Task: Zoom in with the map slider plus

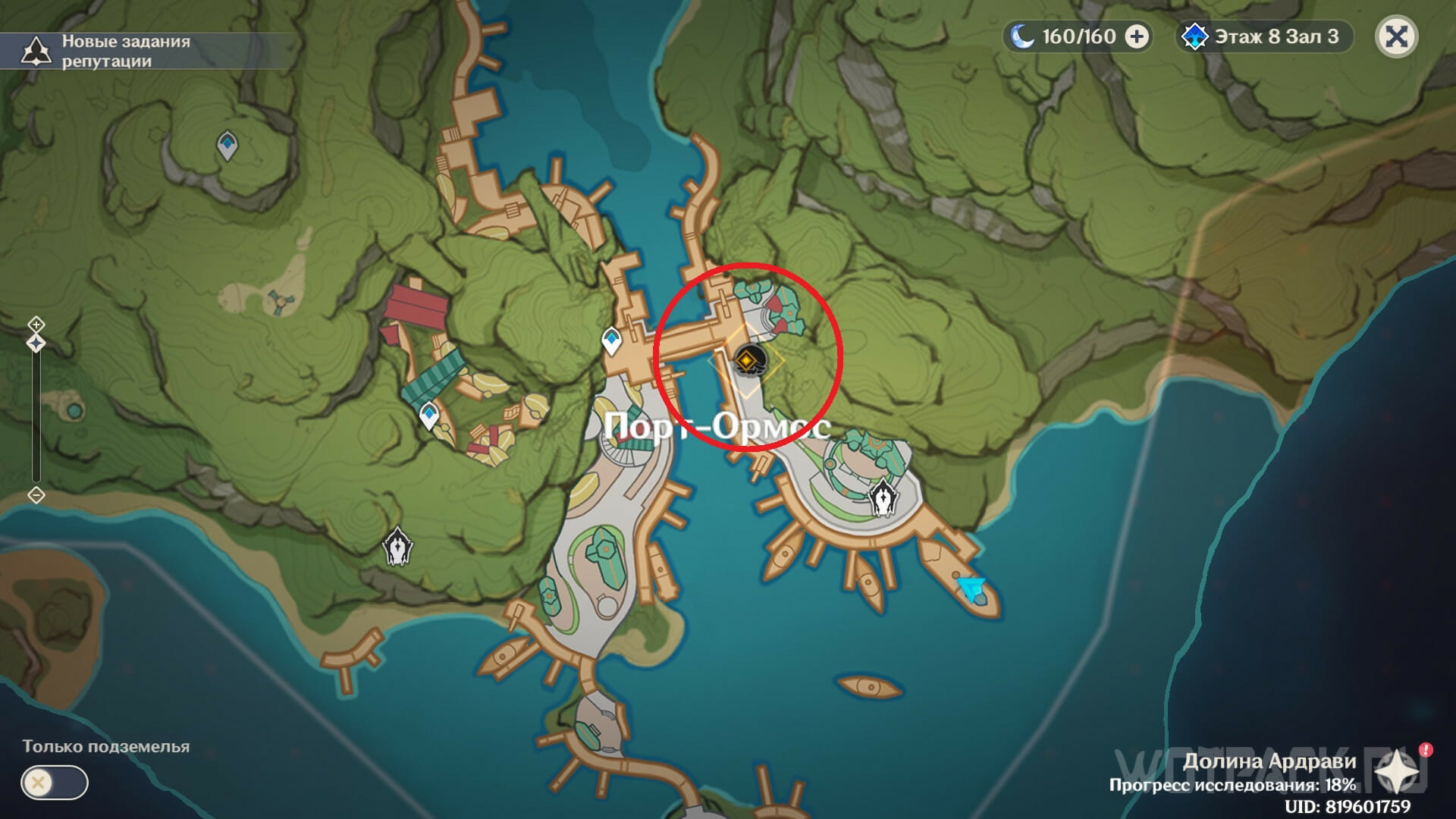Action: [x=36, y=325]
